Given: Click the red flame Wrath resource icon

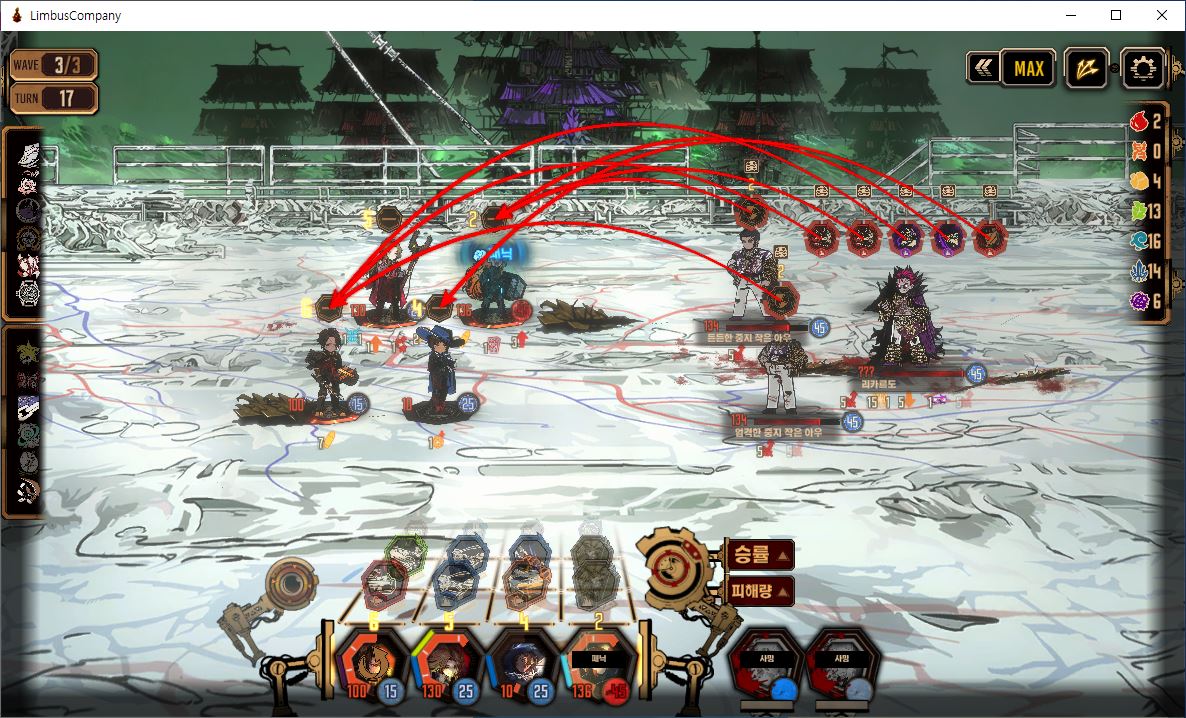Looking at the screenshot, I should pyautogui.click(x=1140, y=121).
